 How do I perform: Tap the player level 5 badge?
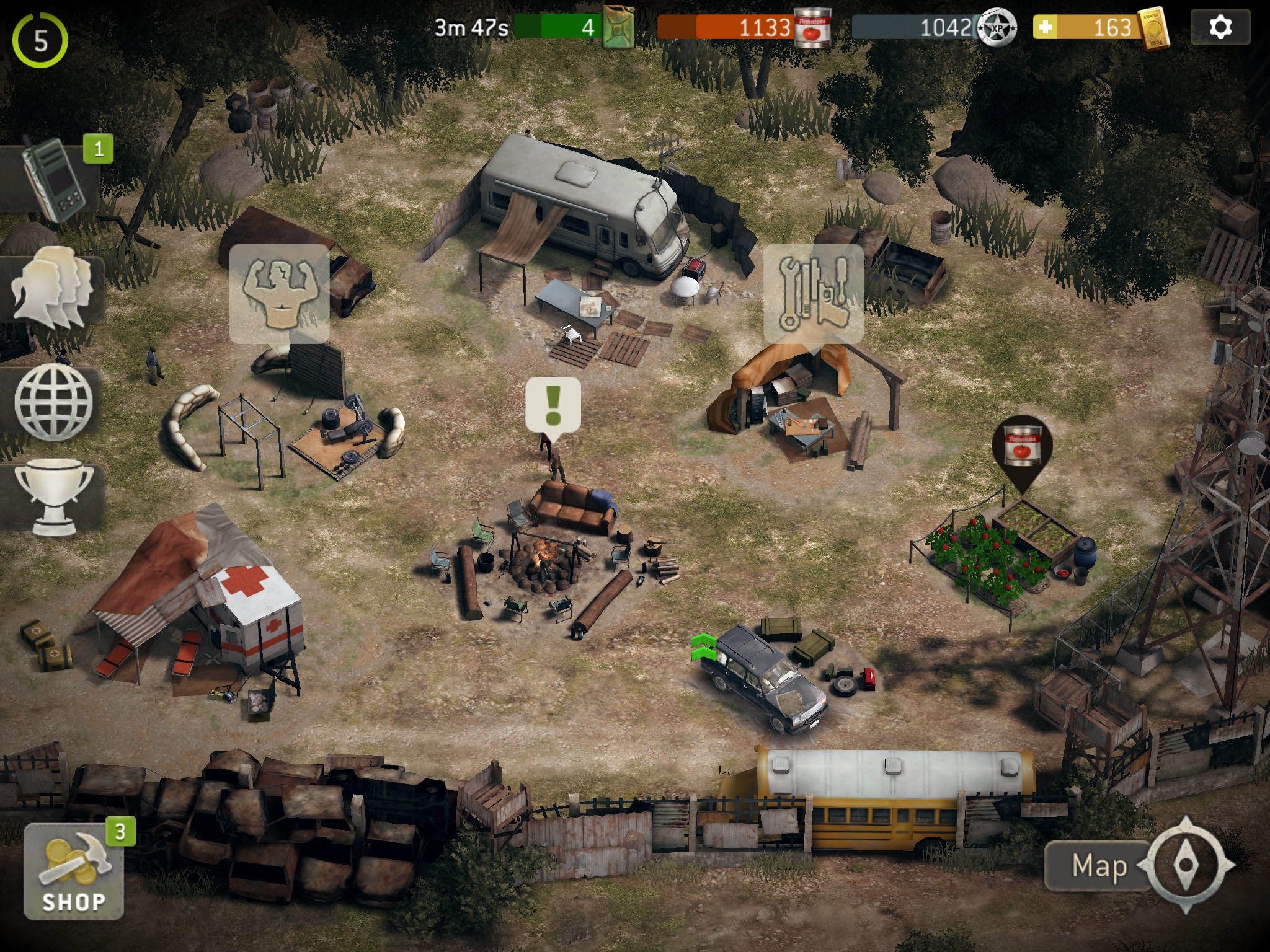point(40,41)
